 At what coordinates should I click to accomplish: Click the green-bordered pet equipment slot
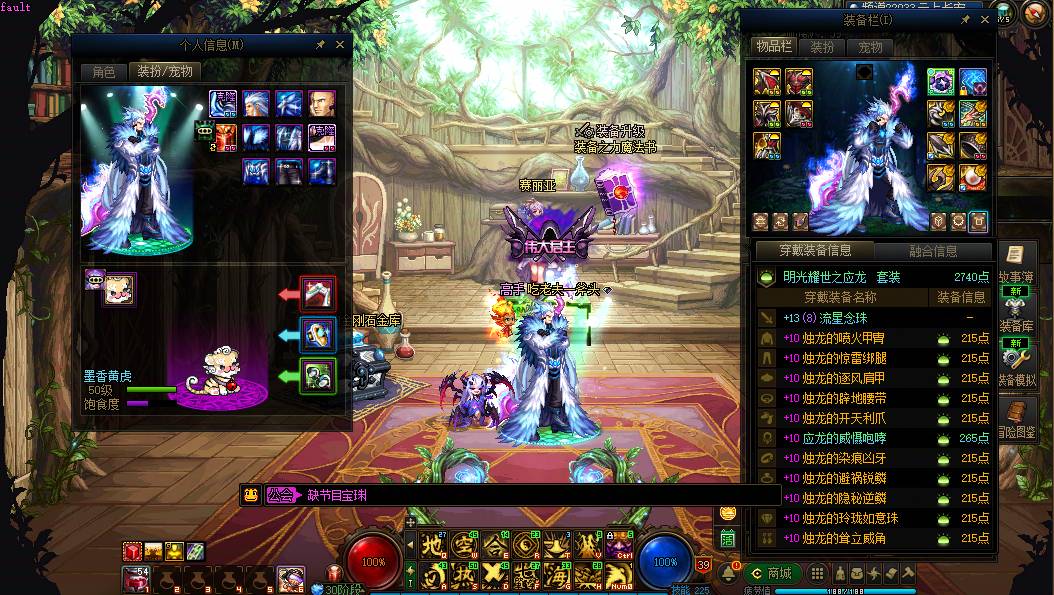318,377
